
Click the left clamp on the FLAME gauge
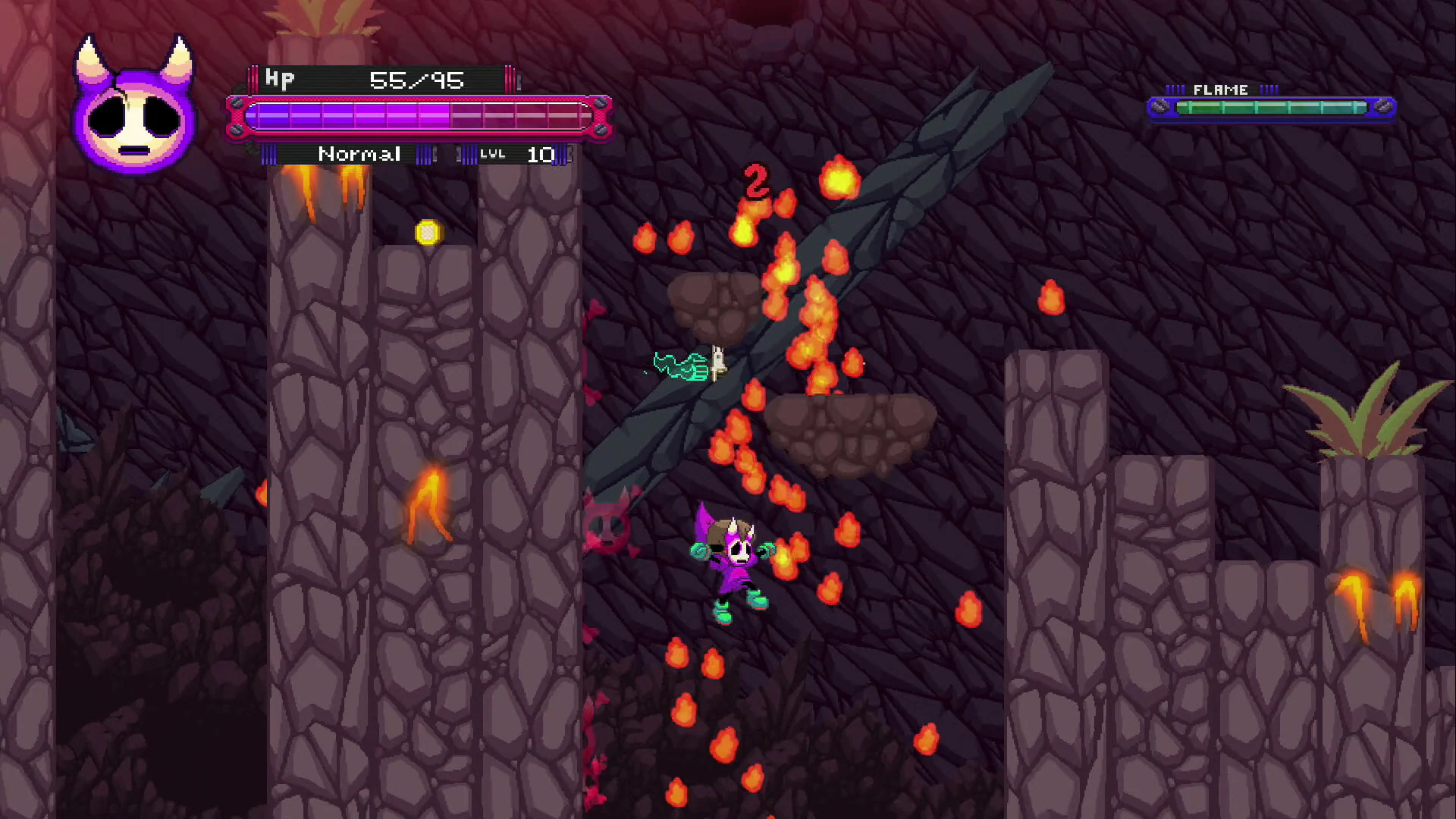[x=1162, y=107]
